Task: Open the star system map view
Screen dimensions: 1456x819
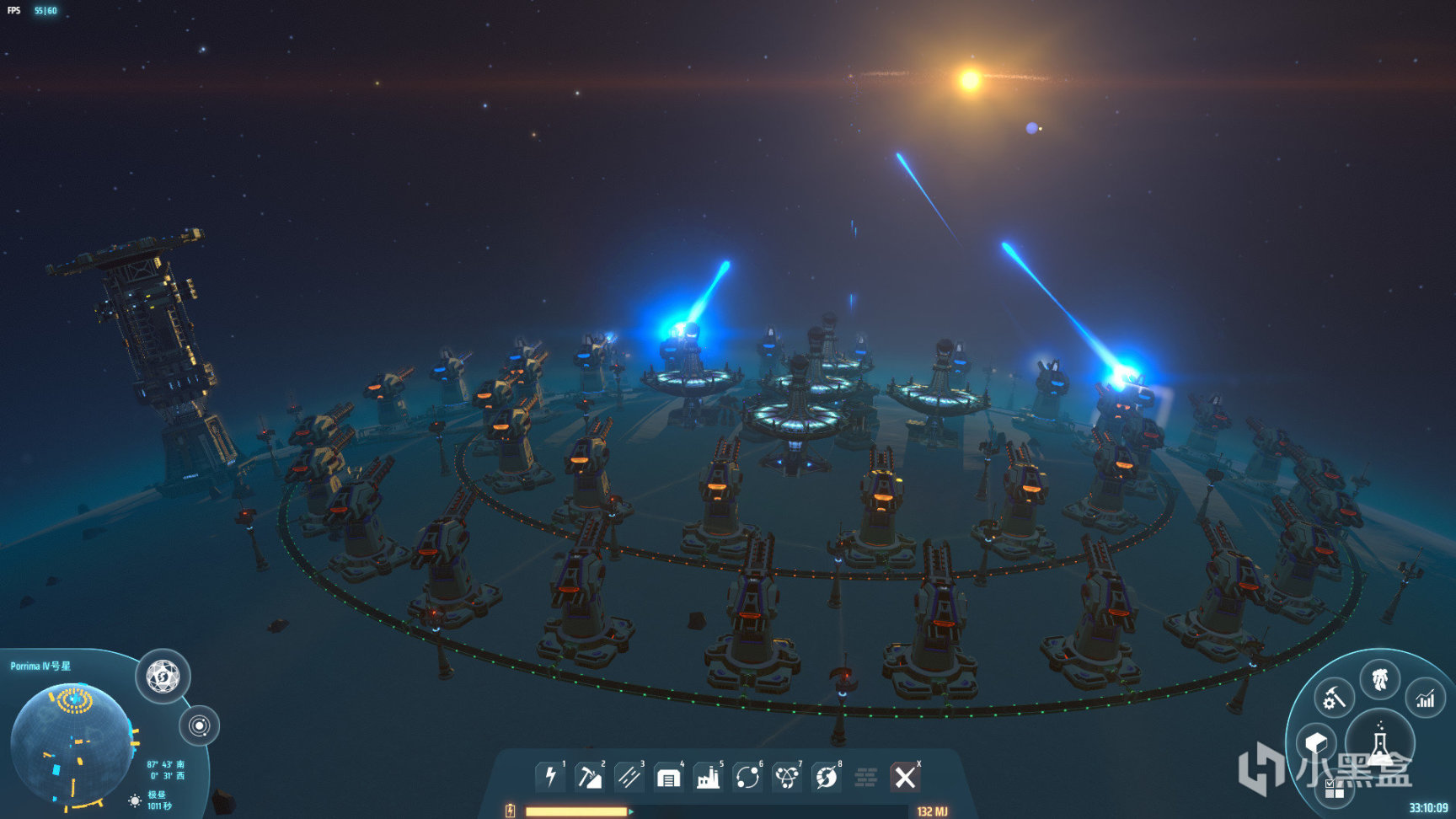Action: coord(200,725)
